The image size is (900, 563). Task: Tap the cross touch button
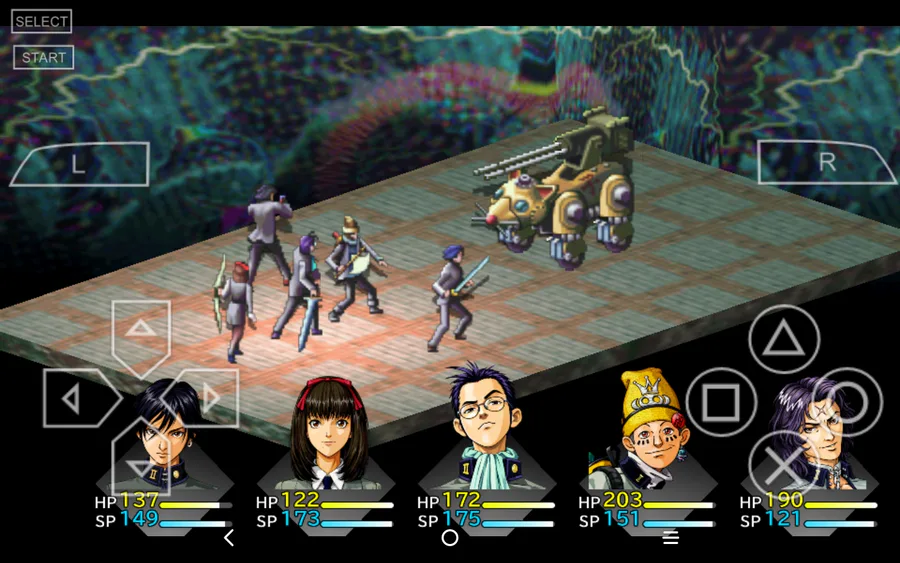[784, 464]
